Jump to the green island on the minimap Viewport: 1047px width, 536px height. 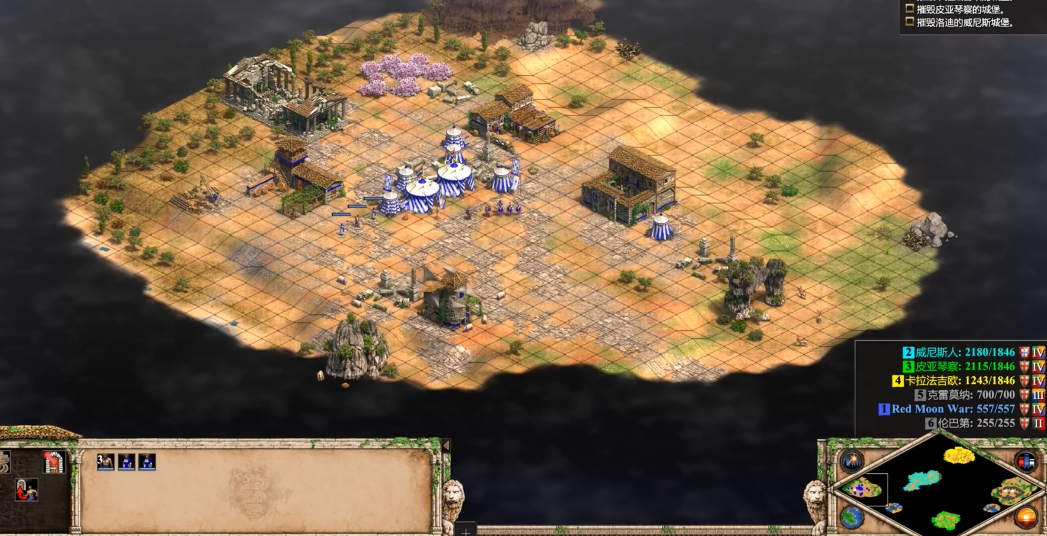(945, 519)
